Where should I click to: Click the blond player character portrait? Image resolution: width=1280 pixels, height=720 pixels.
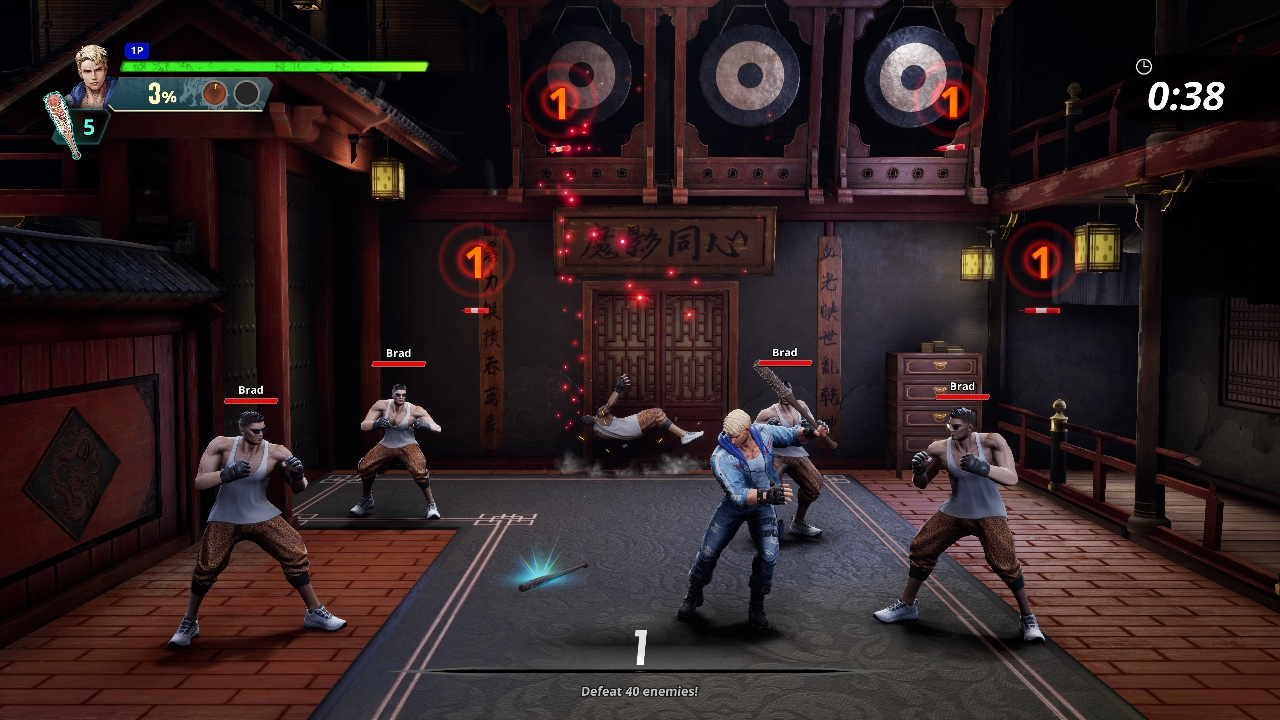[94, 68]
